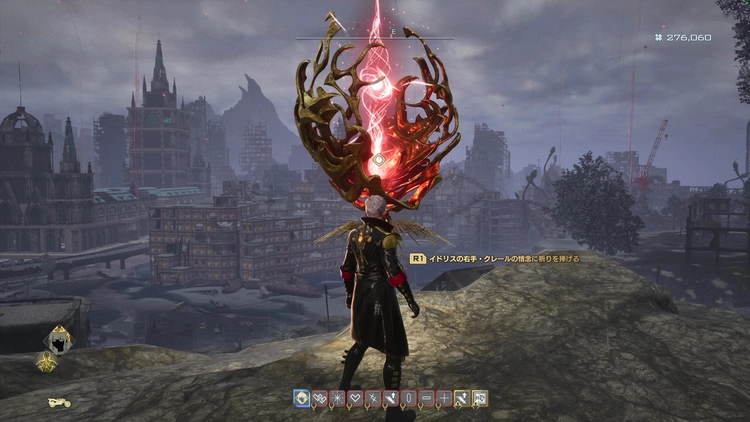Select the highlighted blue character hotbar slot
Viewport: 750px width, 422px height.
[301, 398]
